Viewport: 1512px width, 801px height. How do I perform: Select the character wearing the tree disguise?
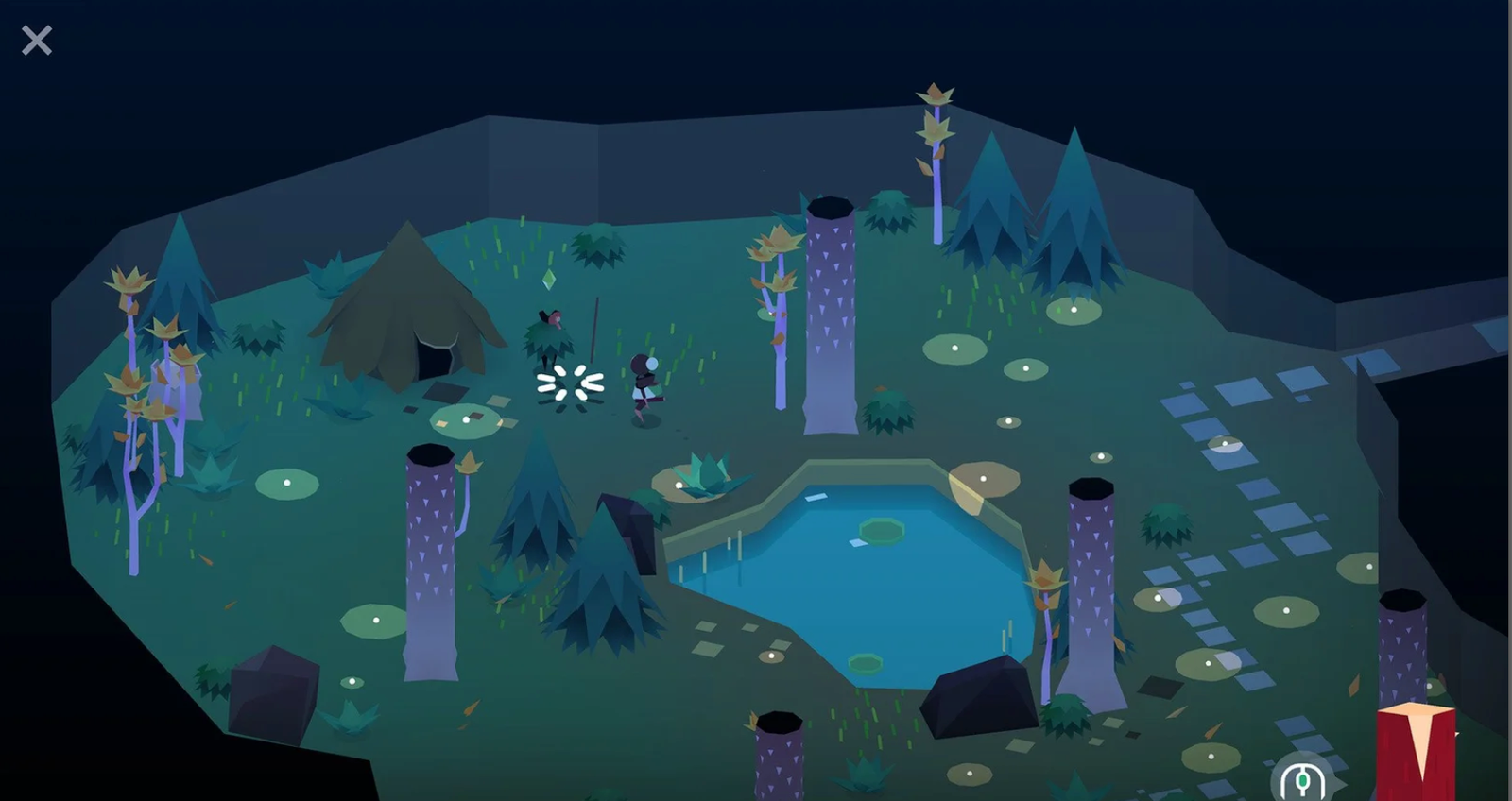point(550,335)
